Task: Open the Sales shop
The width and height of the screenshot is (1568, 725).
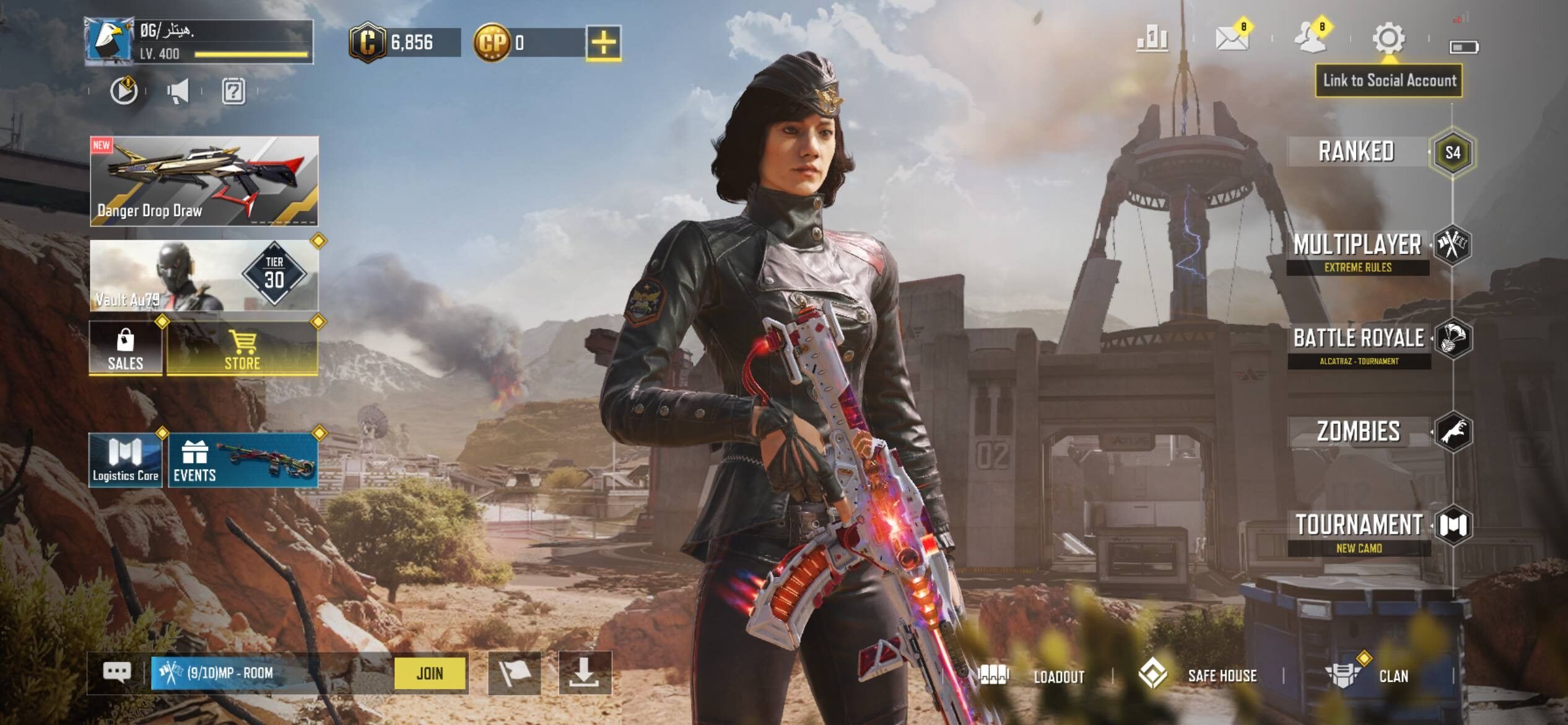Action: 126,349
